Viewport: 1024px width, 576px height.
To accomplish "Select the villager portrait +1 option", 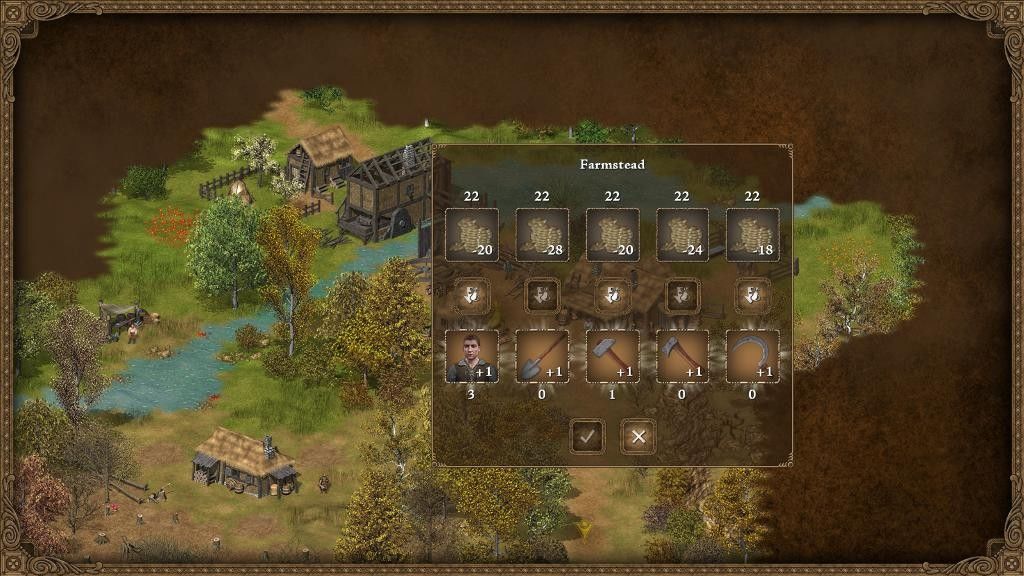I will click(x=472, y=356).
